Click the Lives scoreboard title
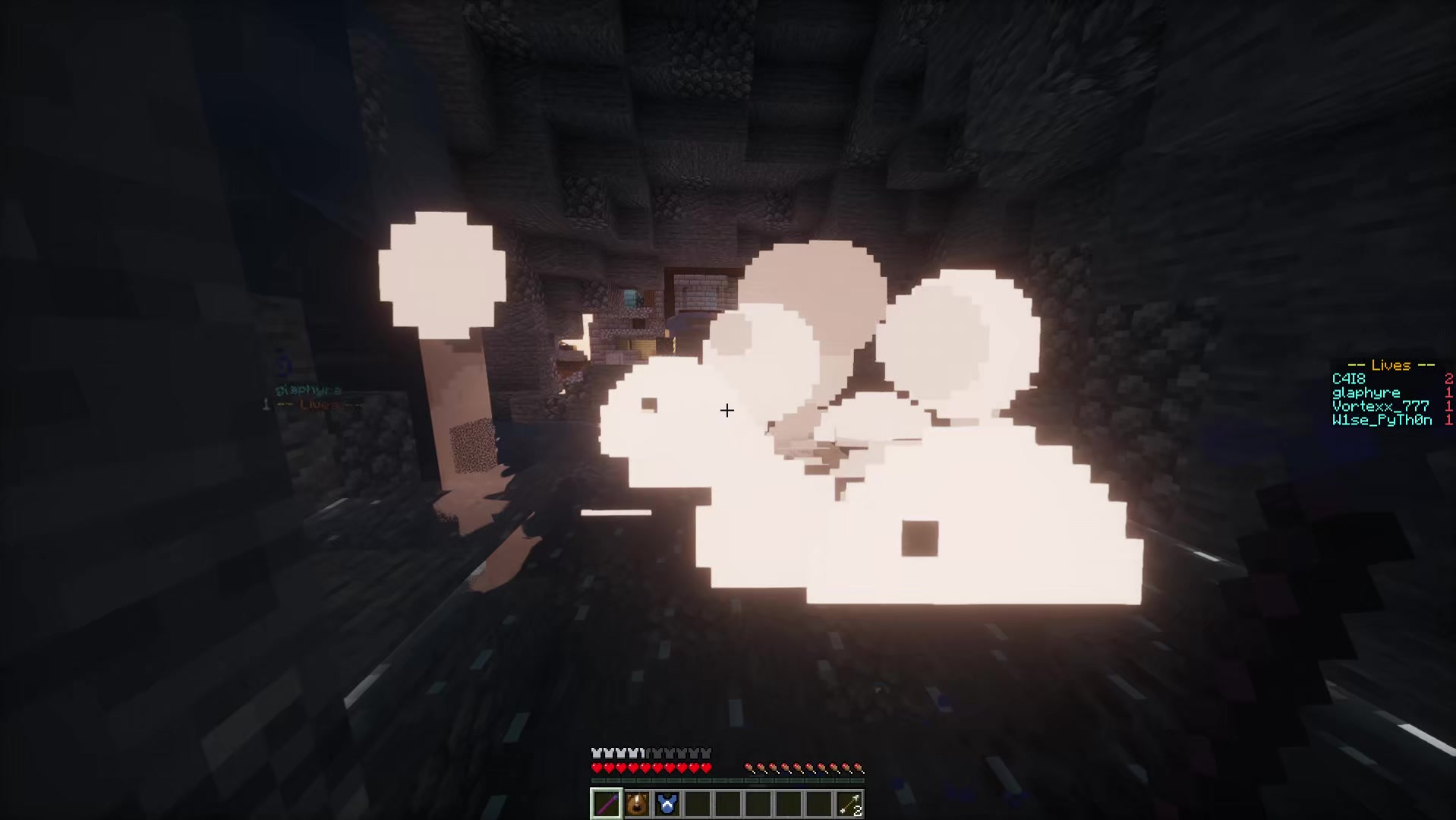 coord(1391,365)
